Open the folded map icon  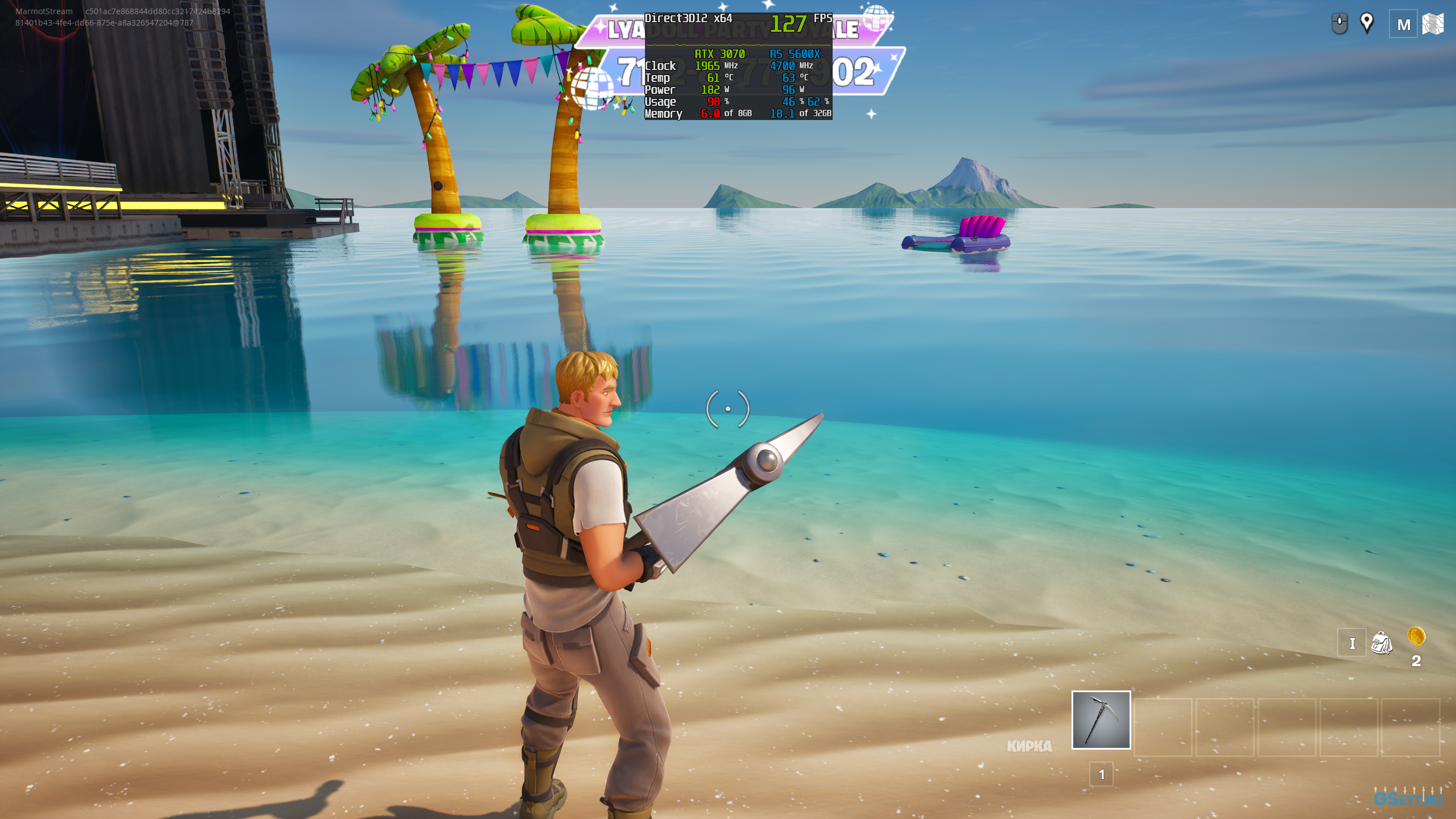point(1433,24)
